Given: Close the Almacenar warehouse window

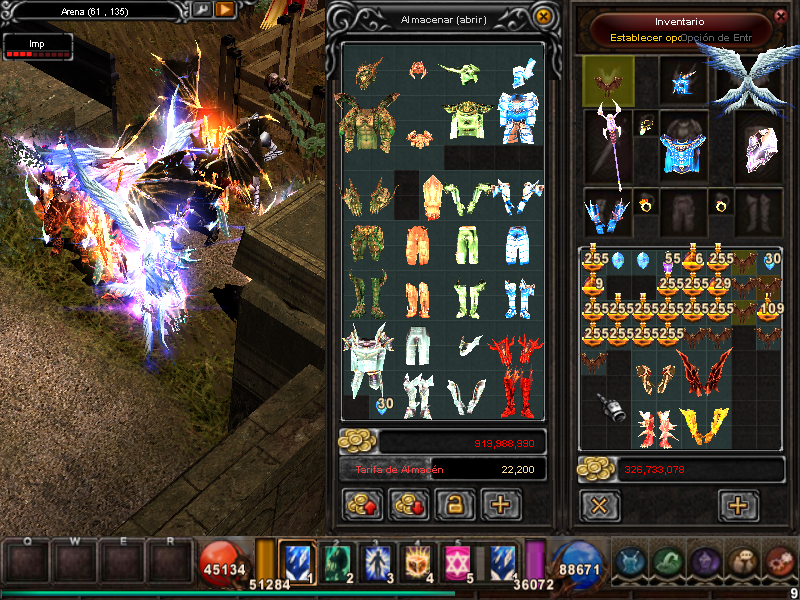Looking at the screenshot, I should 543,17.
